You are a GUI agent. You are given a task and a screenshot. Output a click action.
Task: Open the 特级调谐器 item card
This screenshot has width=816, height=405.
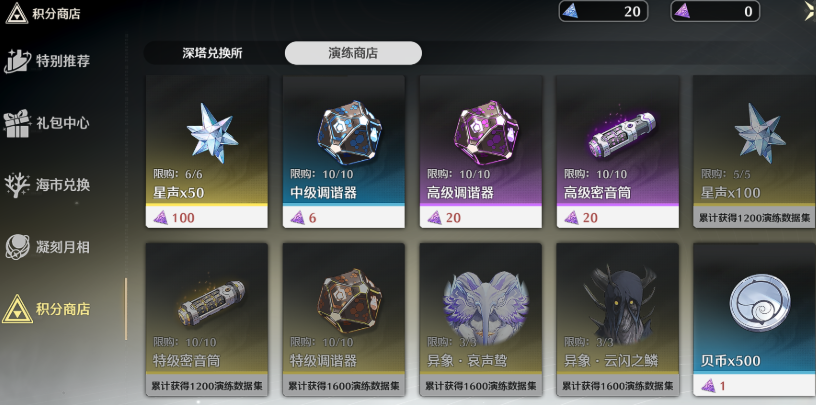click(x=343, y=318)
